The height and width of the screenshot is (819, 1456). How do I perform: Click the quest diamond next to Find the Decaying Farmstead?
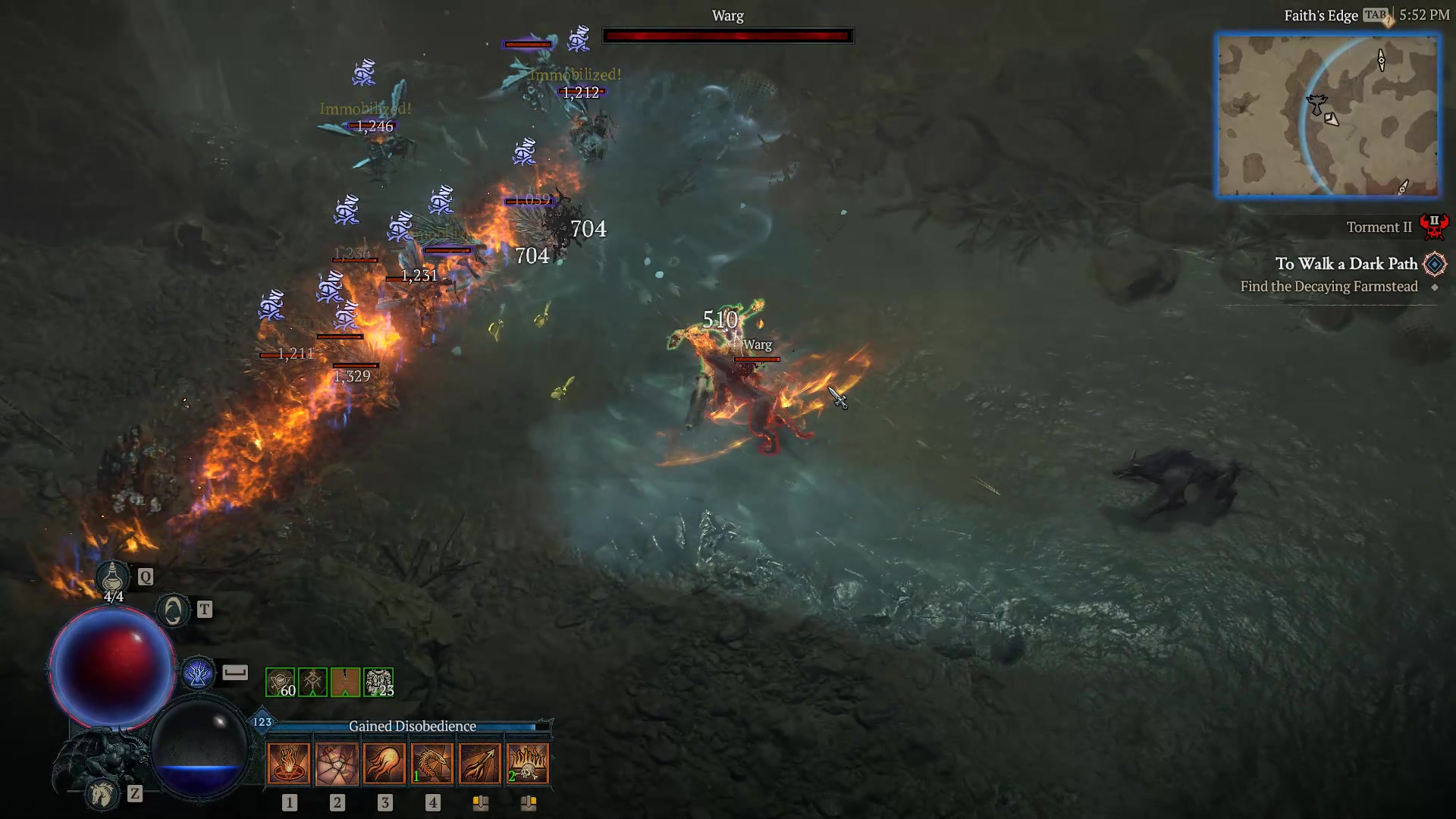[x=1436, y=287]
